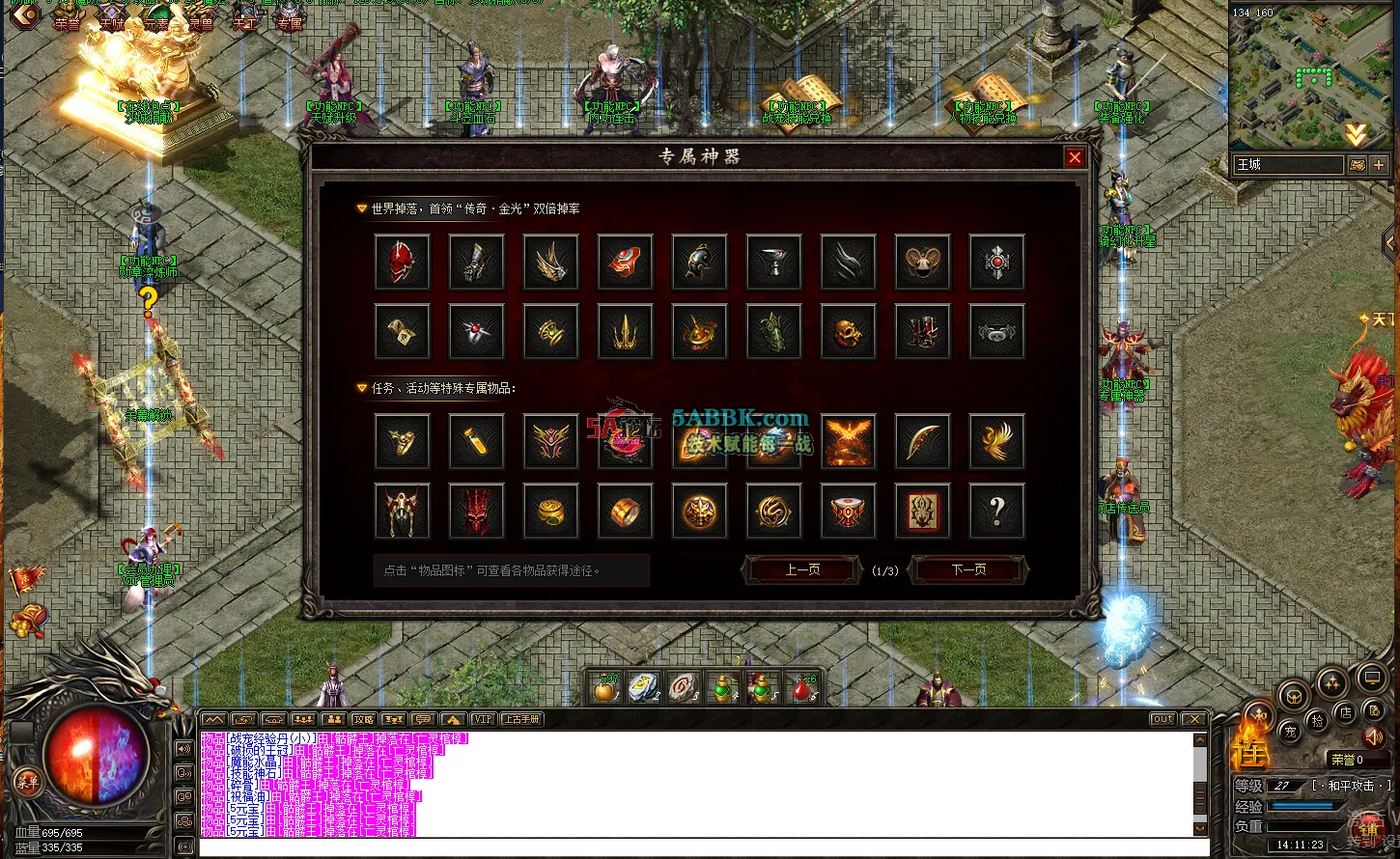
Task: Open the VIP panel icon
Action: click(484, 719)
